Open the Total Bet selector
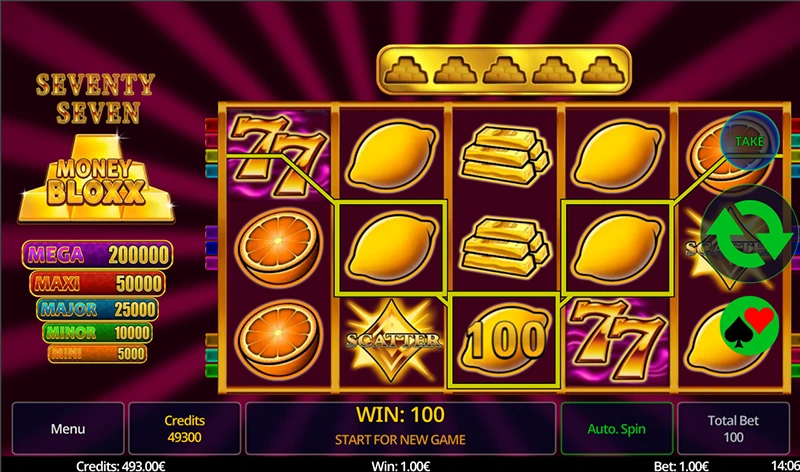This screenshot has height=472, width=800. [733, 429]
